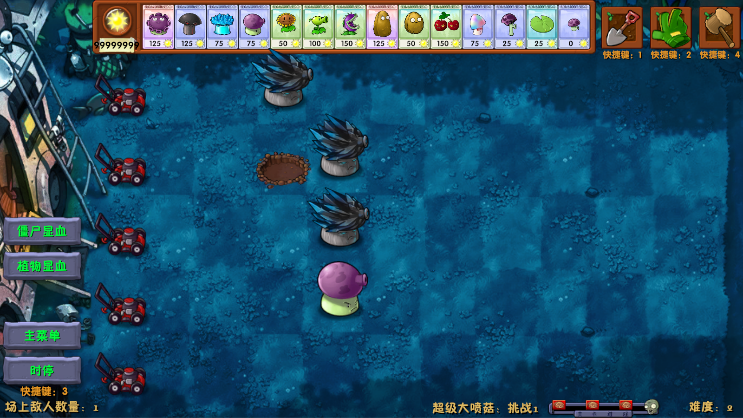Select the Cherry Bomb seed packet

[446, 27]
